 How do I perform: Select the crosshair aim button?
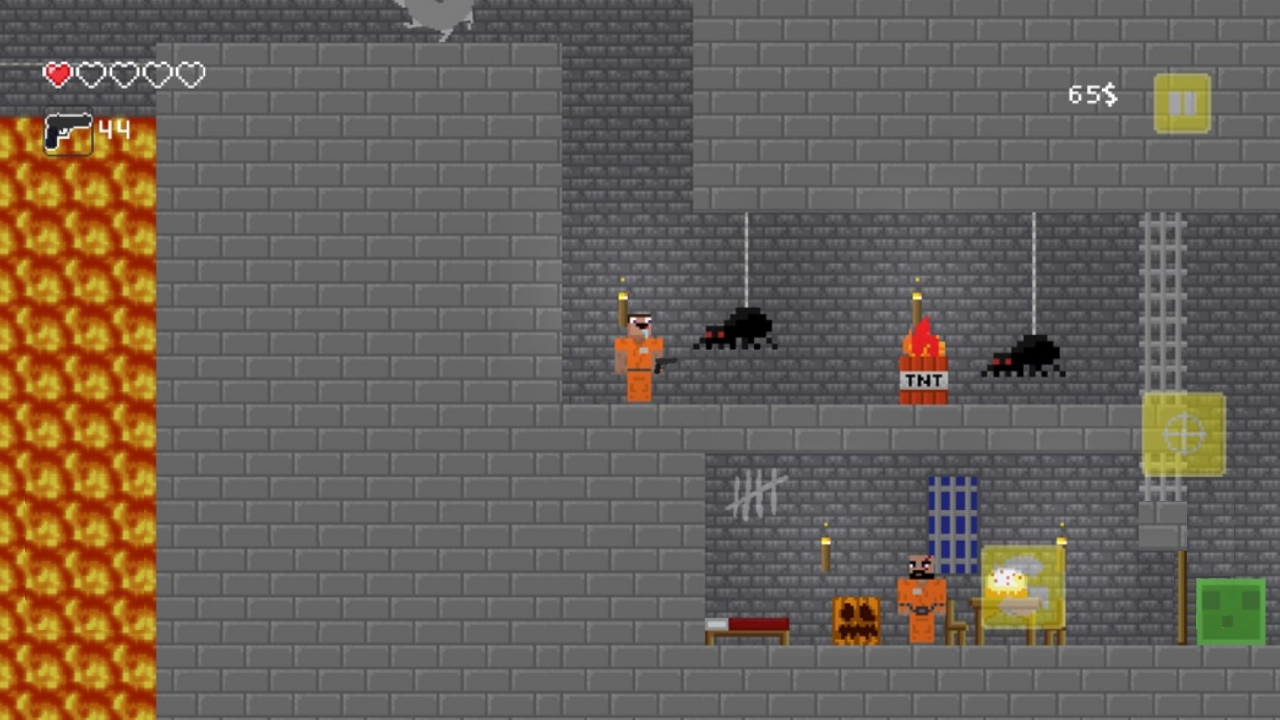(1184, 434)
